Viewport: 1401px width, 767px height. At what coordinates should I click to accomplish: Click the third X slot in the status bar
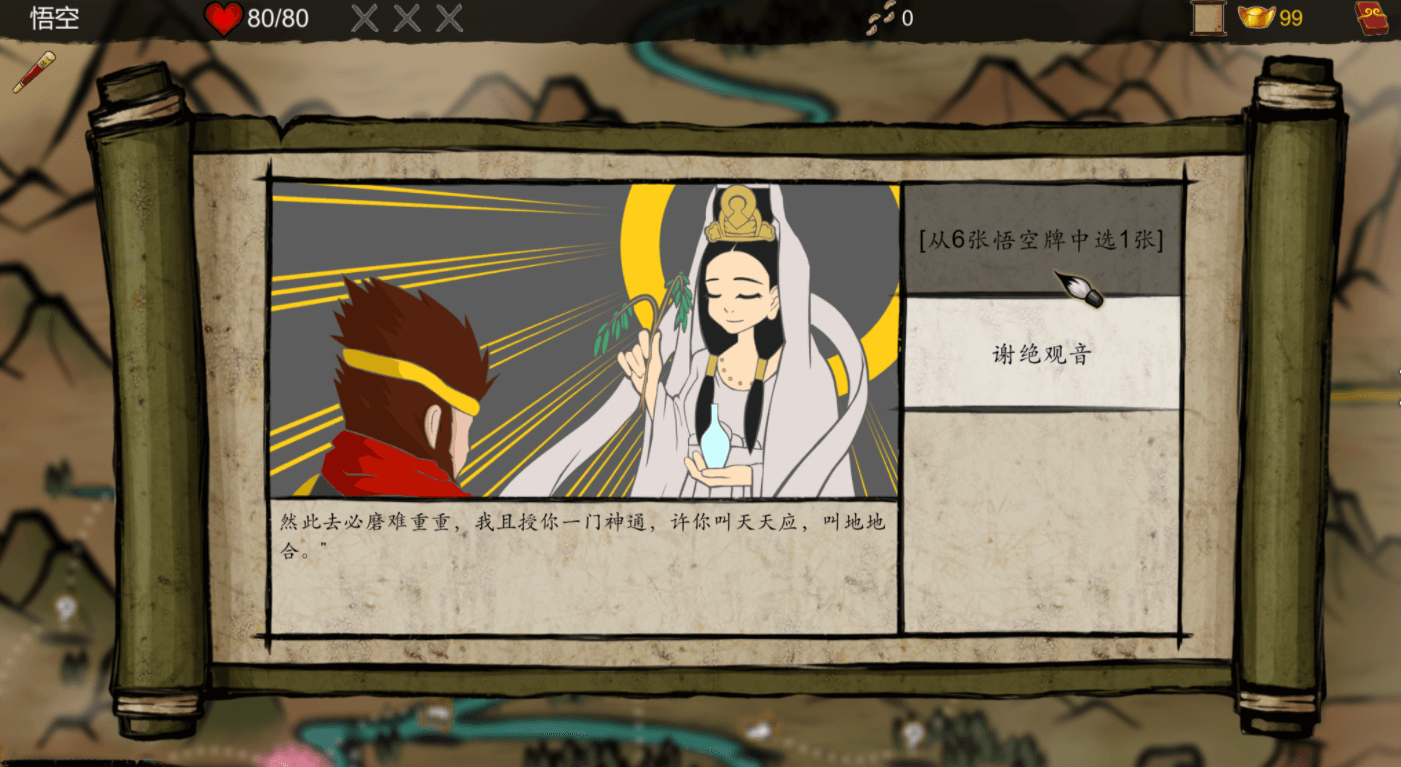(x=448, y=17)
